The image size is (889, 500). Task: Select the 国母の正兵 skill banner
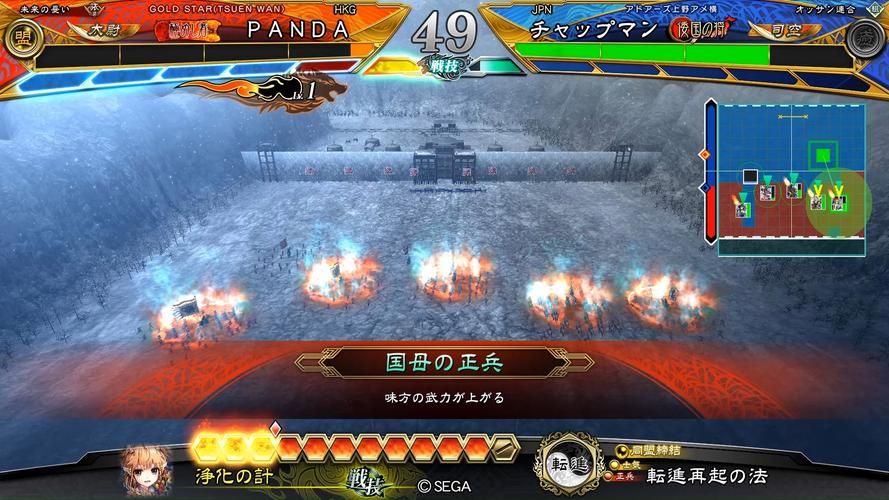pyautogui.click(x=444, y=362)
